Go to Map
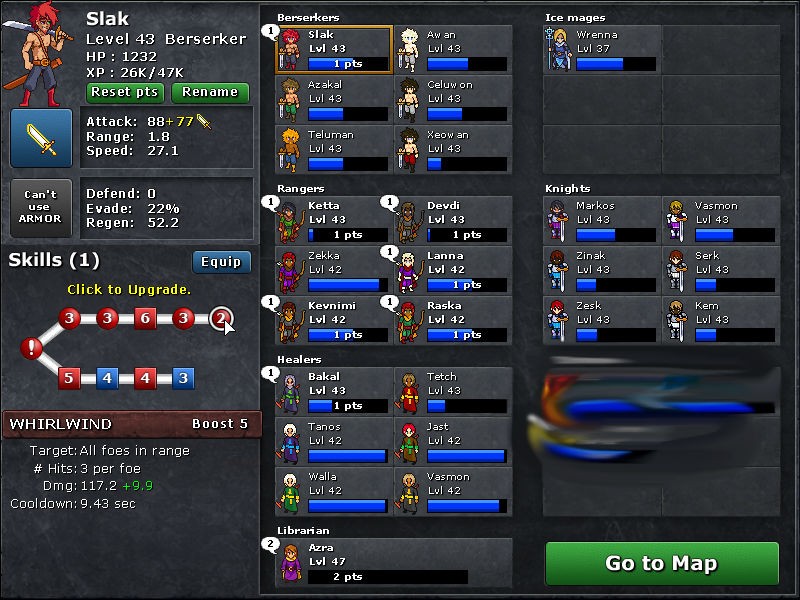Viewport: 800px width, 600px height. tap(661, 563)
